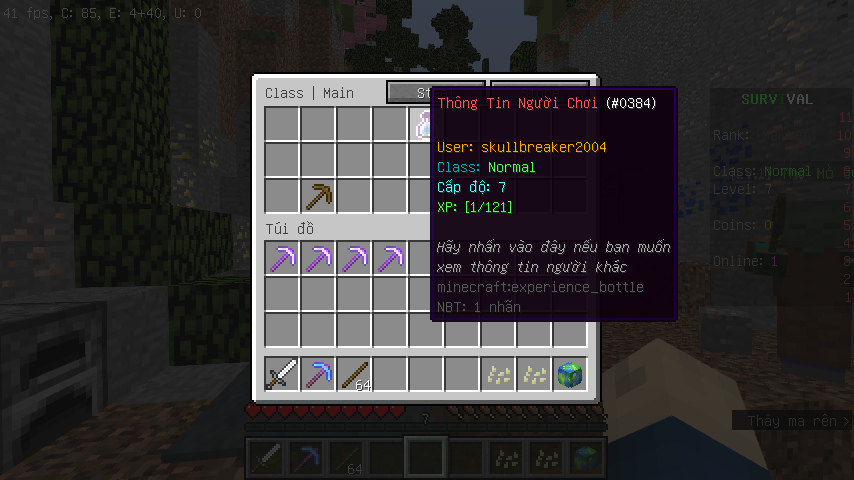
Task: Choose the stack of 64 sticks
Action: (354, 374)
